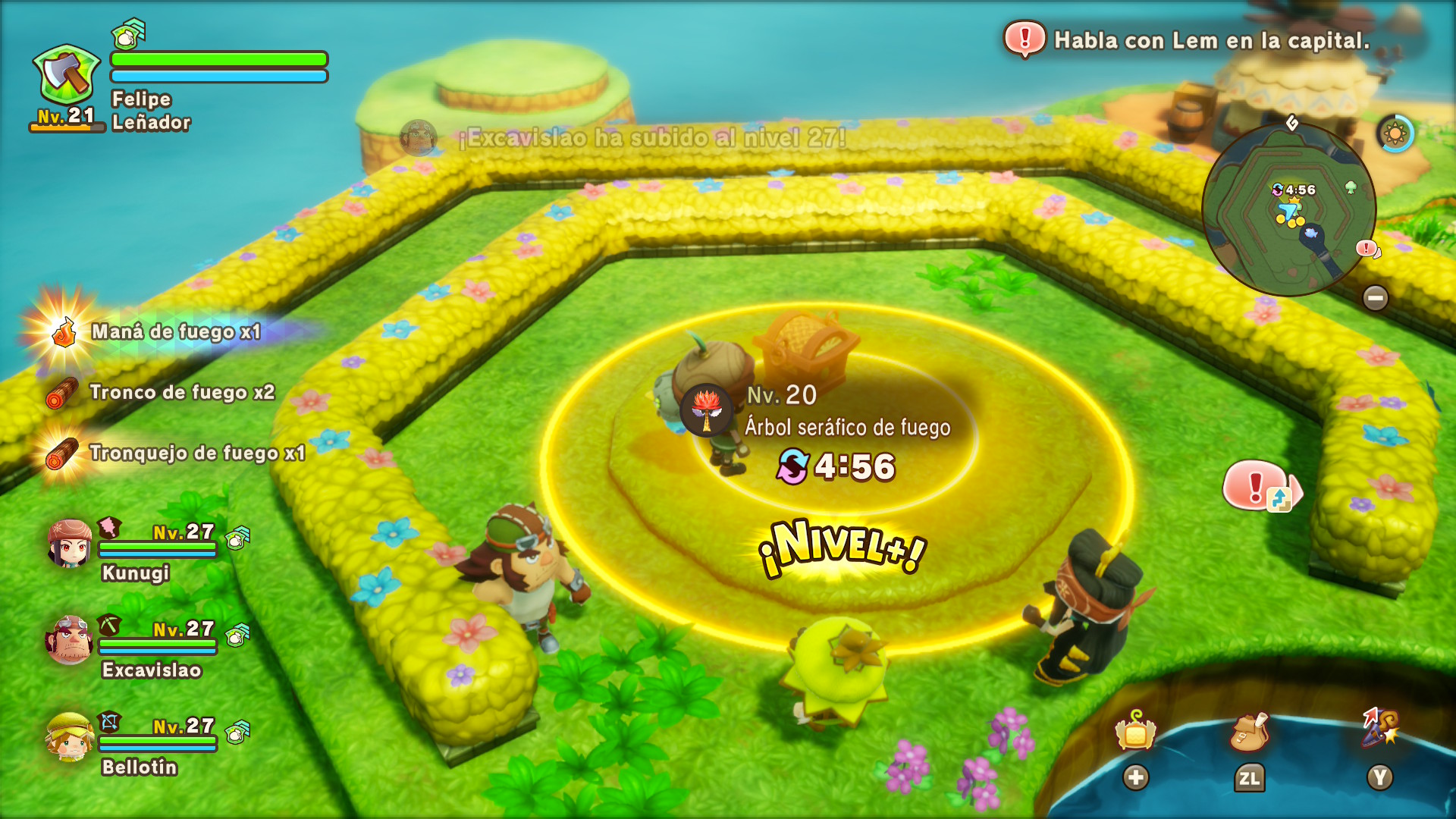Select the quest tracker about Lem
The width and height of the screenshot is (1456, 819).
point(1188,40)
